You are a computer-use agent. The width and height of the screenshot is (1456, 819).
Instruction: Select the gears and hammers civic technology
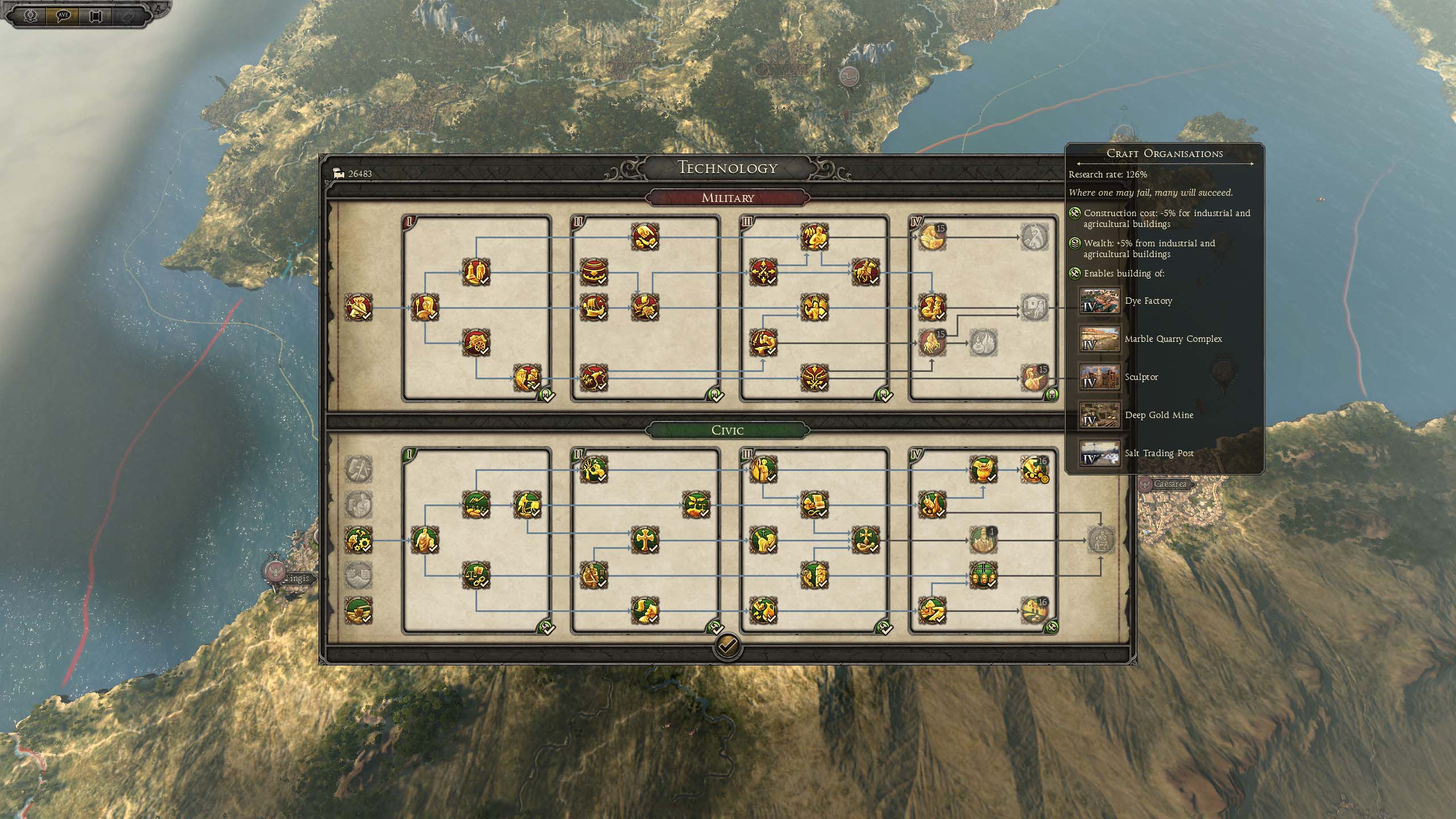click(x=358, y=540)
